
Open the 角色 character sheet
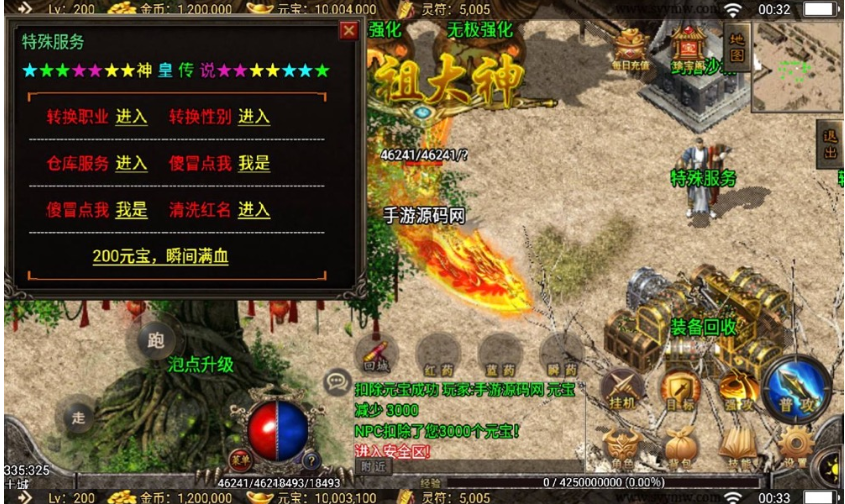click(621, 448)
